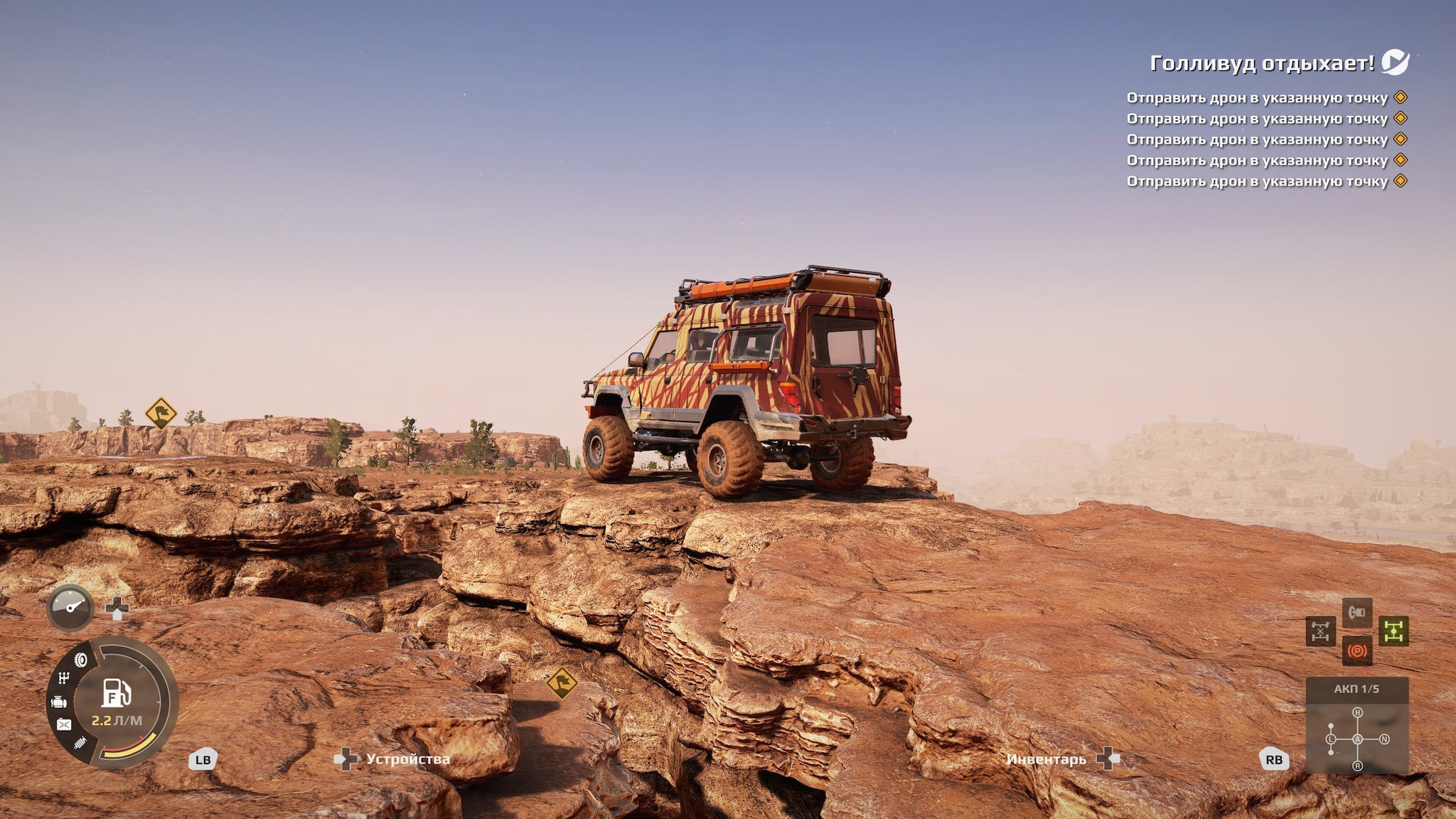Toggle the differential lock icon
This screenshot has height=819, width=1456.
coord(1320,631)
